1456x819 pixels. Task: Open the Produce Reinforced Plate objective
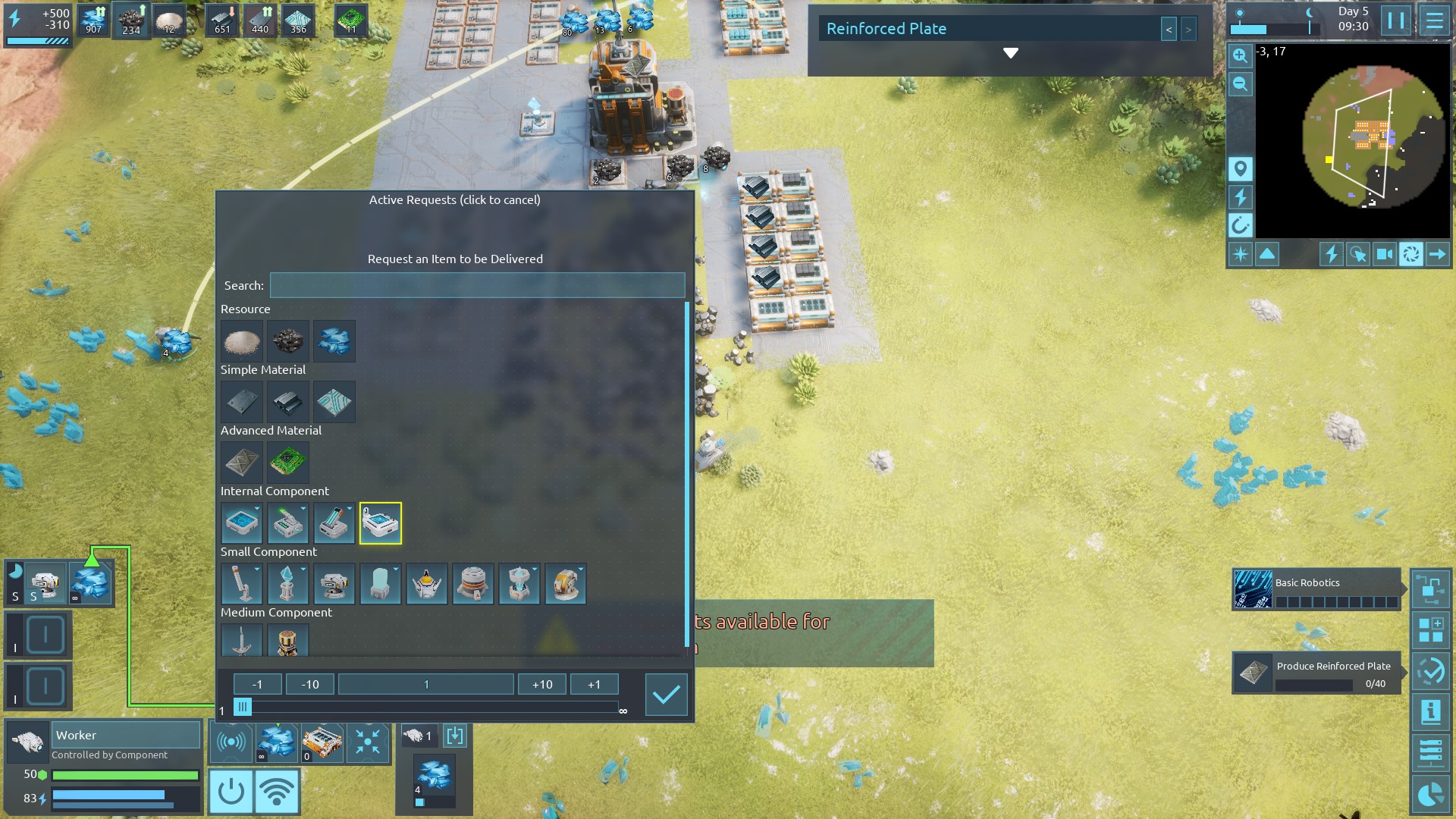[x=1316, y=673]
